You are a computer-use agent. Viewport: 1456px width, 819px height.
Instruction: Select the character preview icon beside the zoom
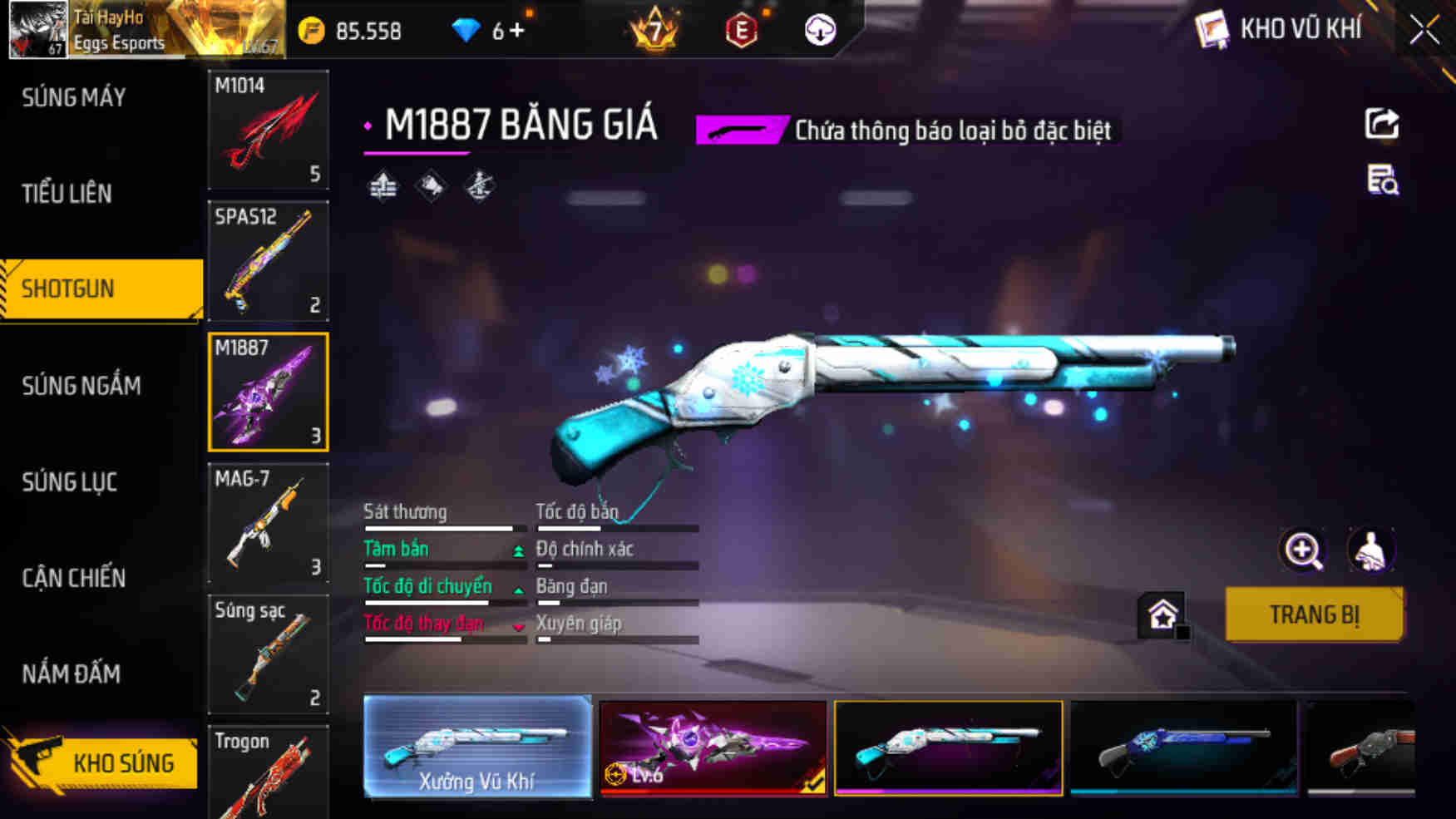point(1370,550)
